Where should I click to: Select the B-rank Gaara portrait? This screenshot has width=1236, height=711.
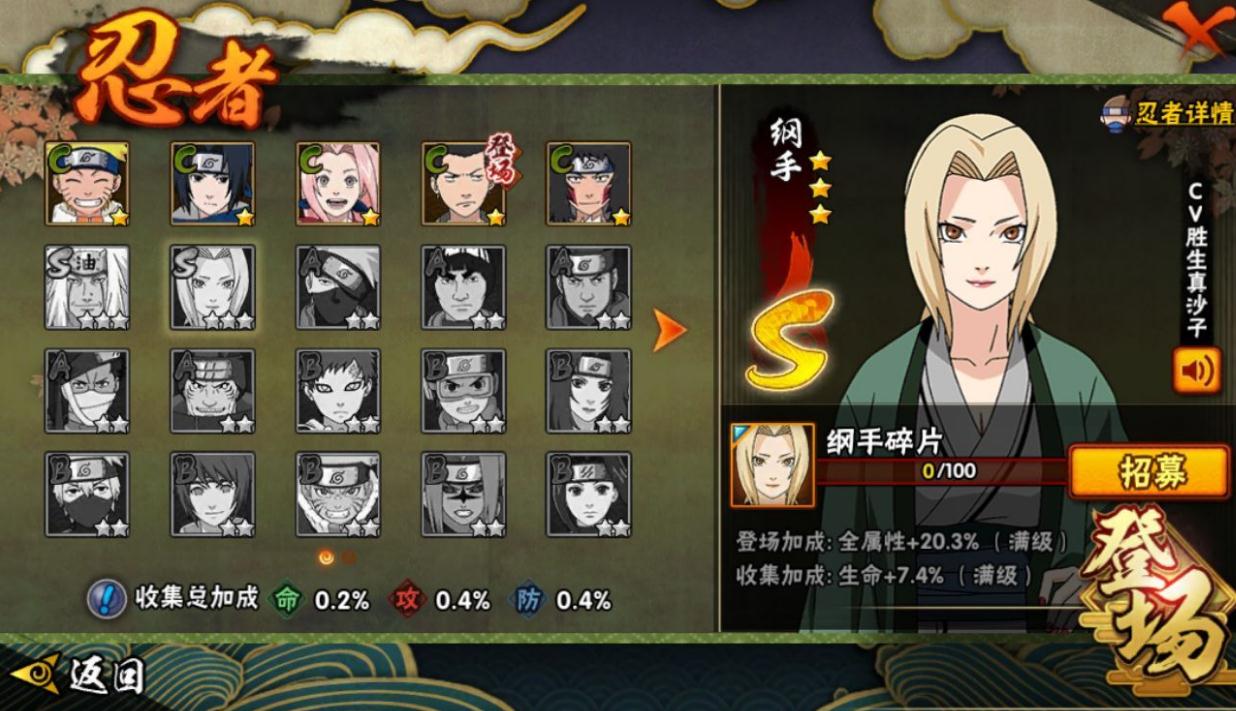(x=338, y=391)
